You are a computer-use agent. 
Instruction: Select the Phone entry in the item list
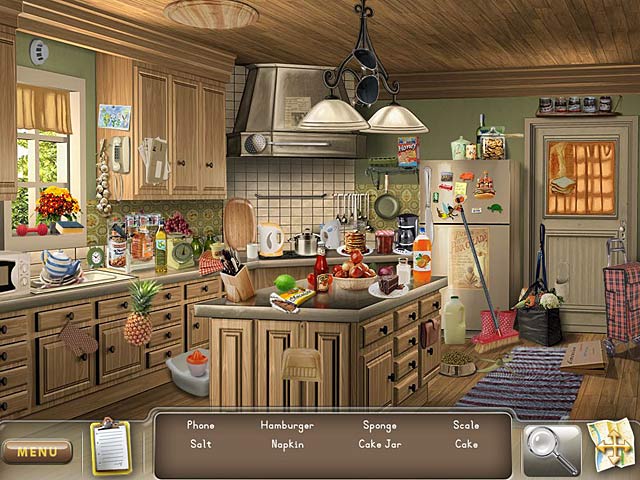point(200,425)
